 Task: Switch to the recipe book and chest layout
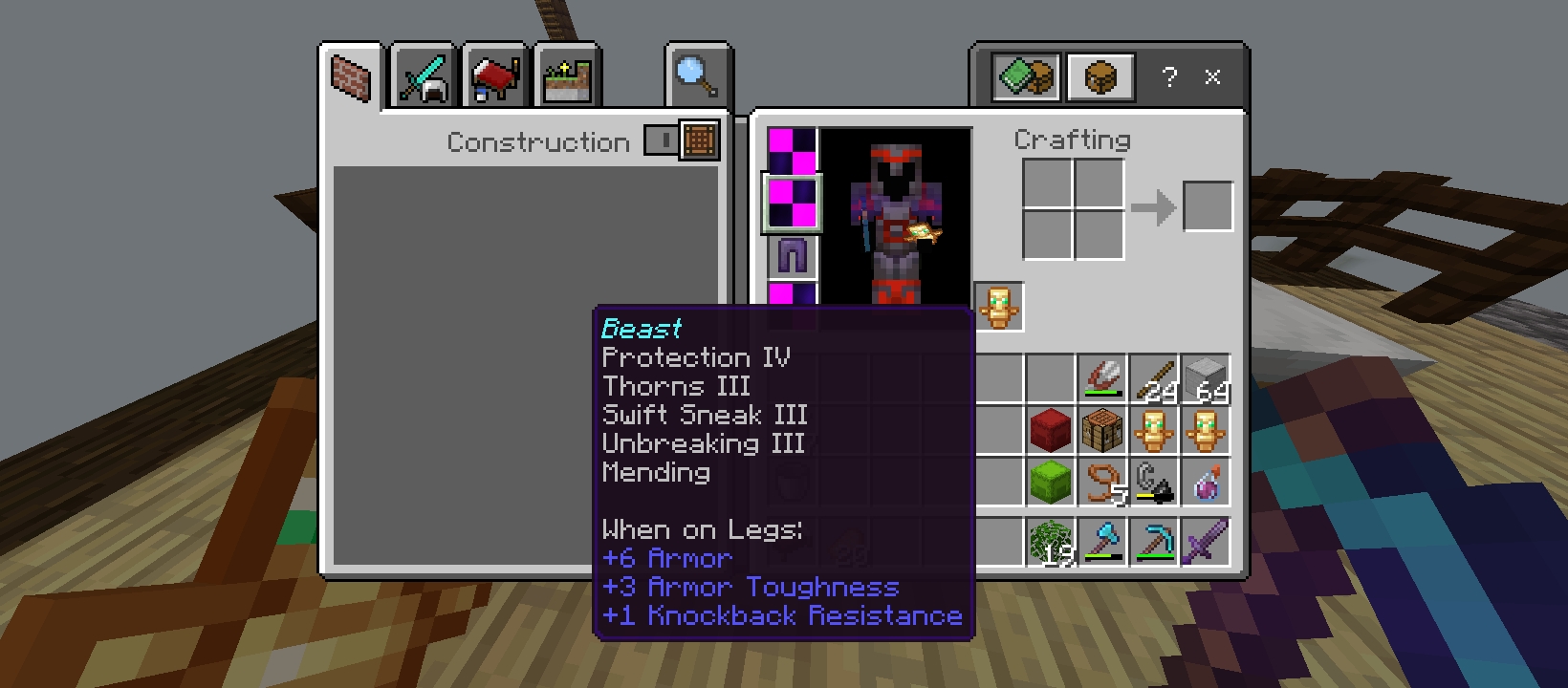(1026, 76)
